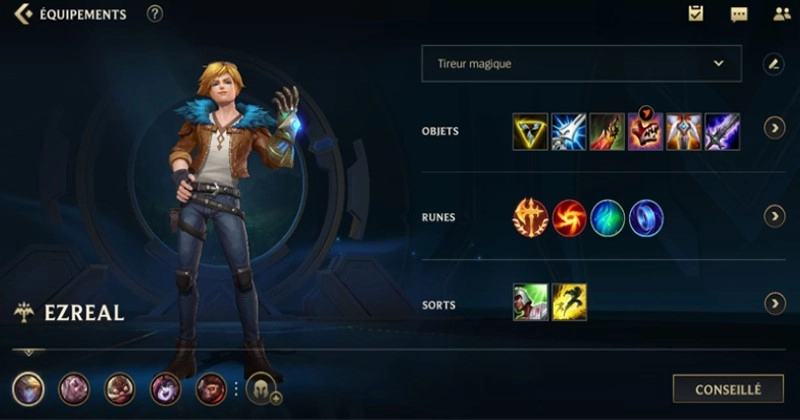Open the question mark help icon

(154, 14)
